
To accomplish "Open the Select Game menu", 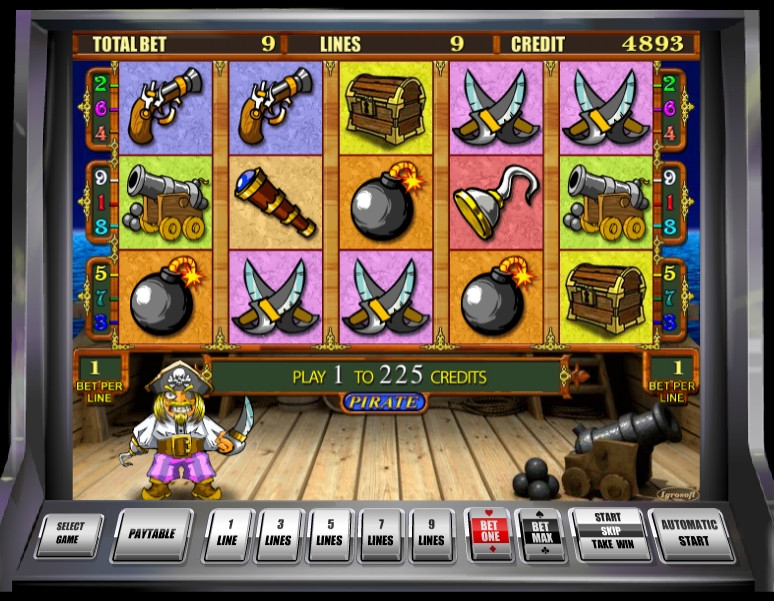I will click(69, 533).
